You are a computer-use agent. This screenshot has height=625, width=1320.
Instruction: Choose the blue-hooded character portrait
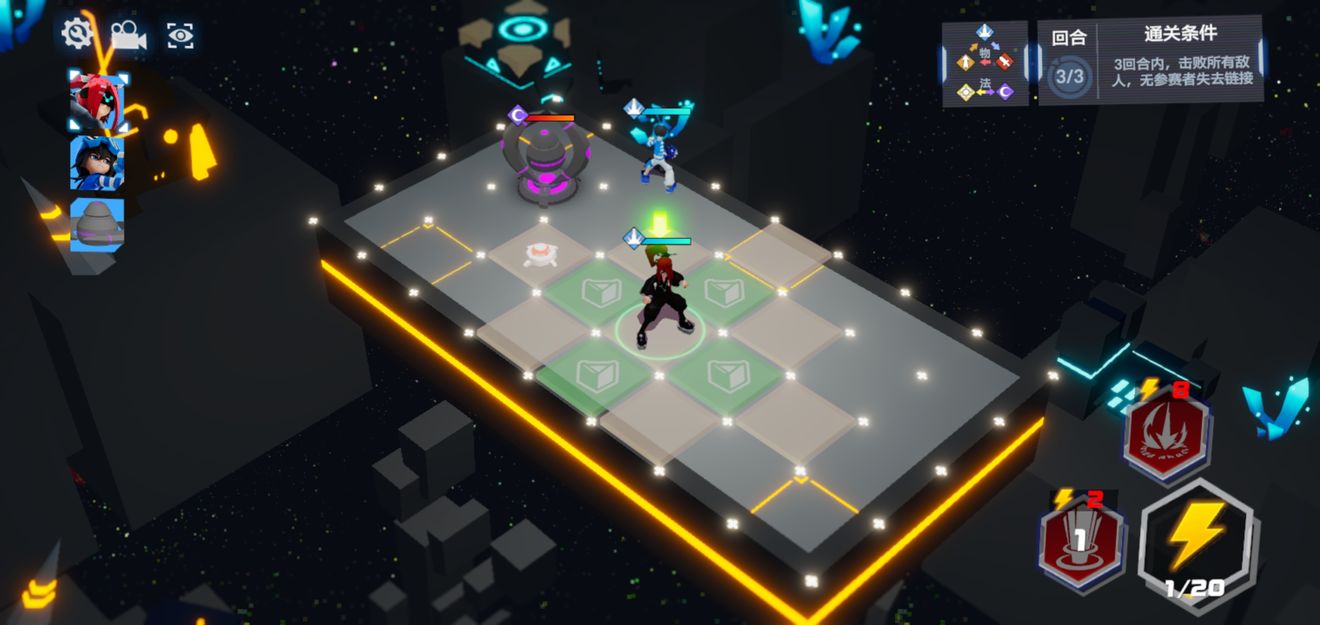97,163
